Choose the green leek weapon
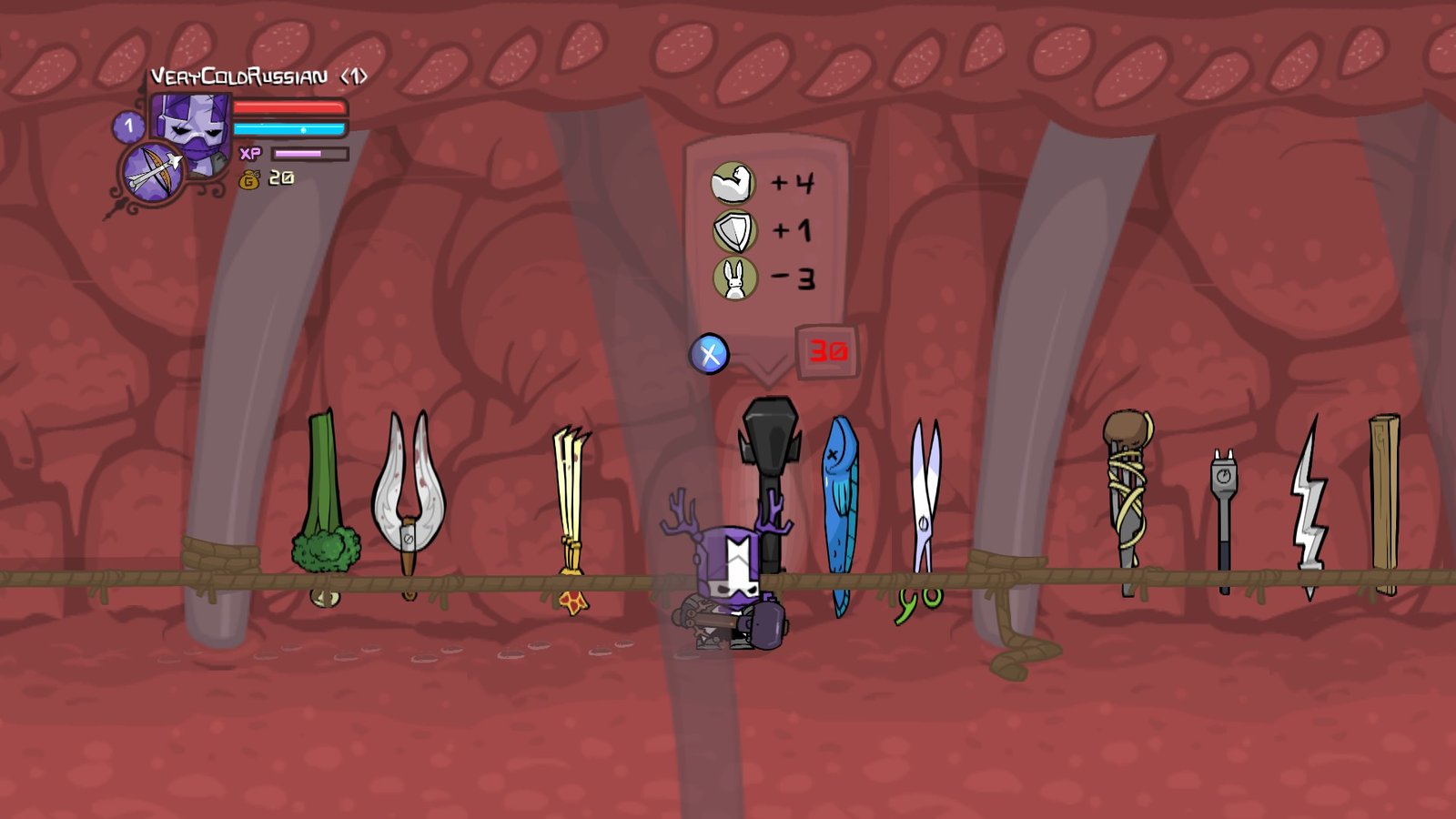 [x=324, y=500]
